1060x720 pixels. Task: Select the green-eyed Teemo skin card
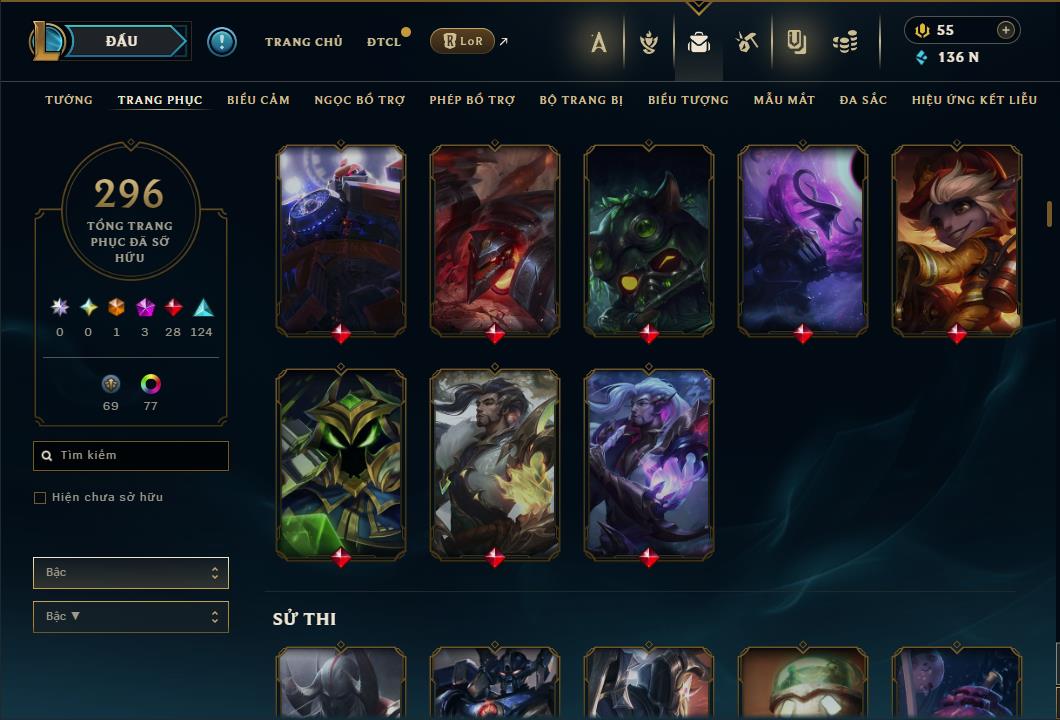pos(649,238)
